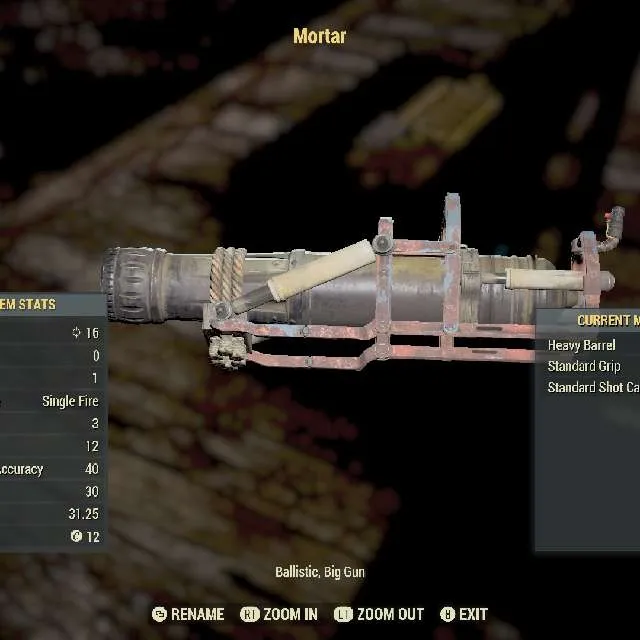Activate the Zoom Out option
The width and height of the screenshot is (640, 640).
379,614
